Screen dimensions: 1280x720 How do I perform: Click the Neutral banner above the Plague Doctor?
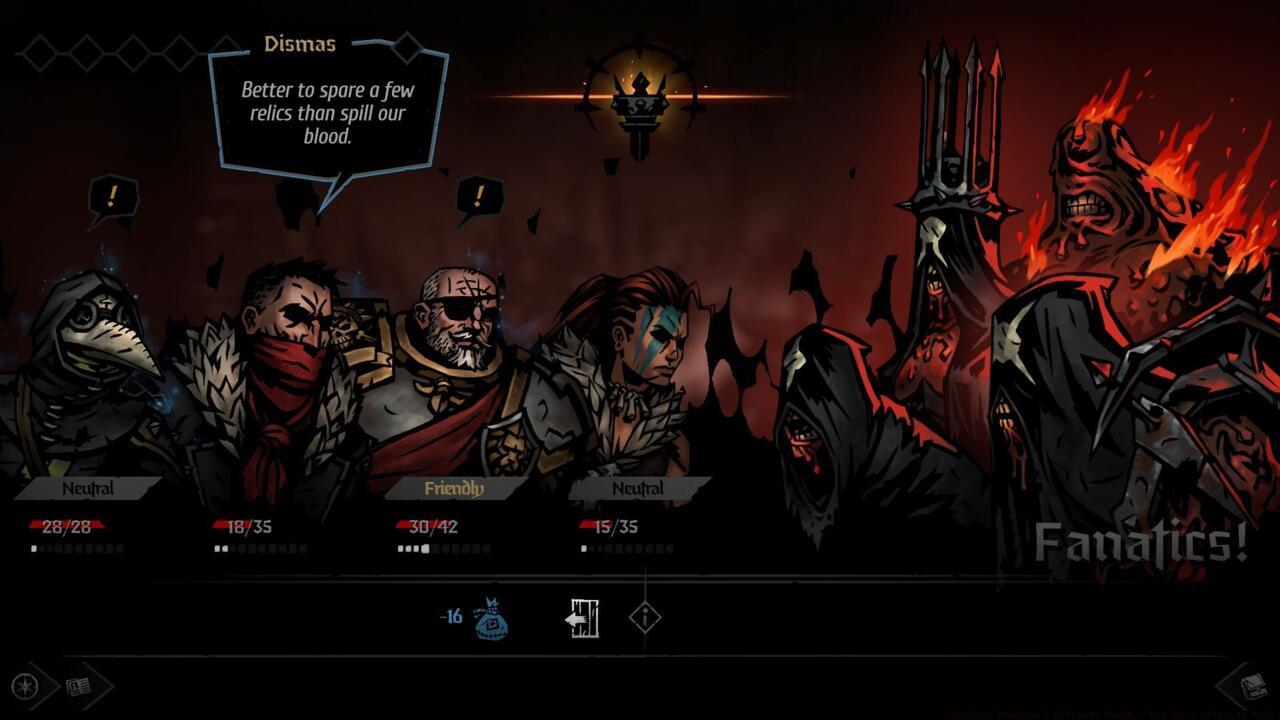coord(88,488)
